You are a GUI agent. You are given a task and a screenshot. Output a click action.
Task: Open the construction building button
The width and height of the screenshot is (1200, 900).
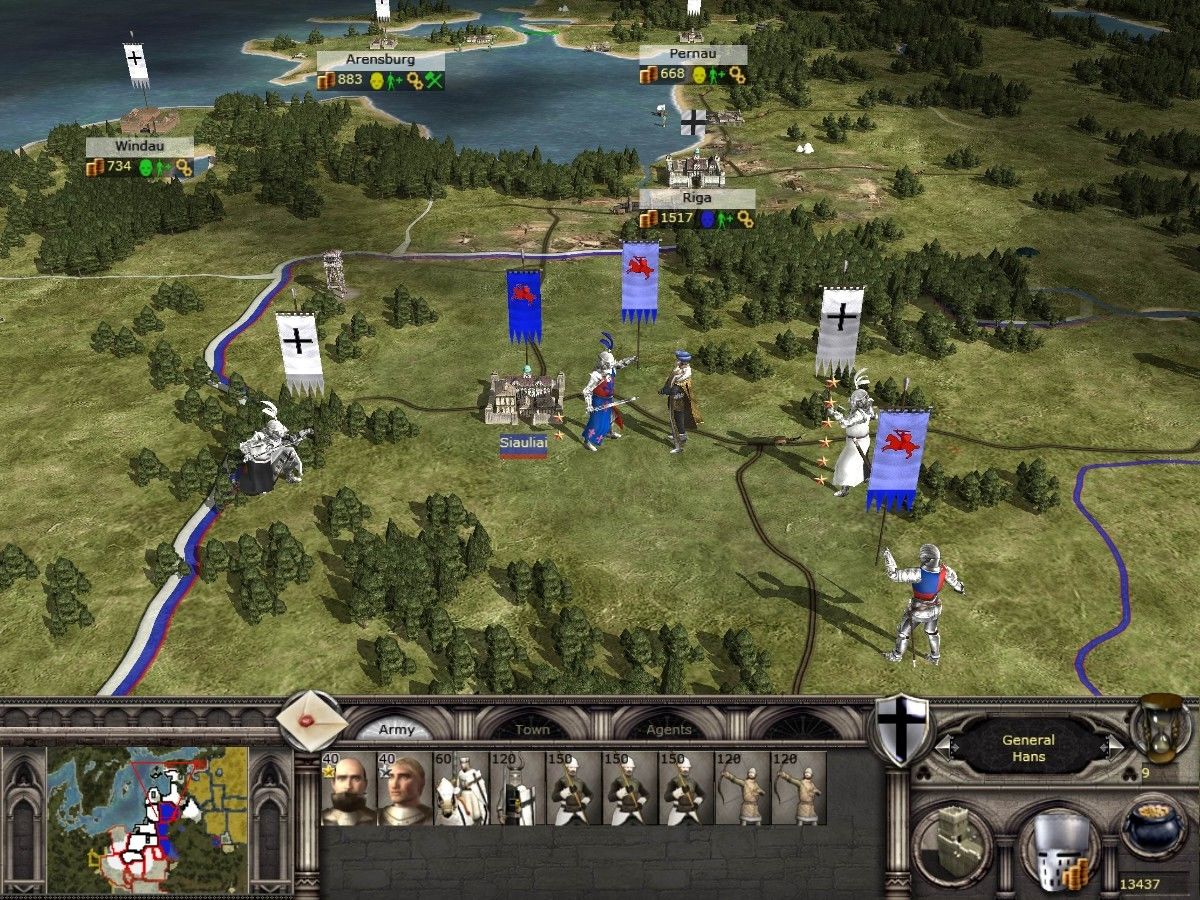(x=952, y=843)
